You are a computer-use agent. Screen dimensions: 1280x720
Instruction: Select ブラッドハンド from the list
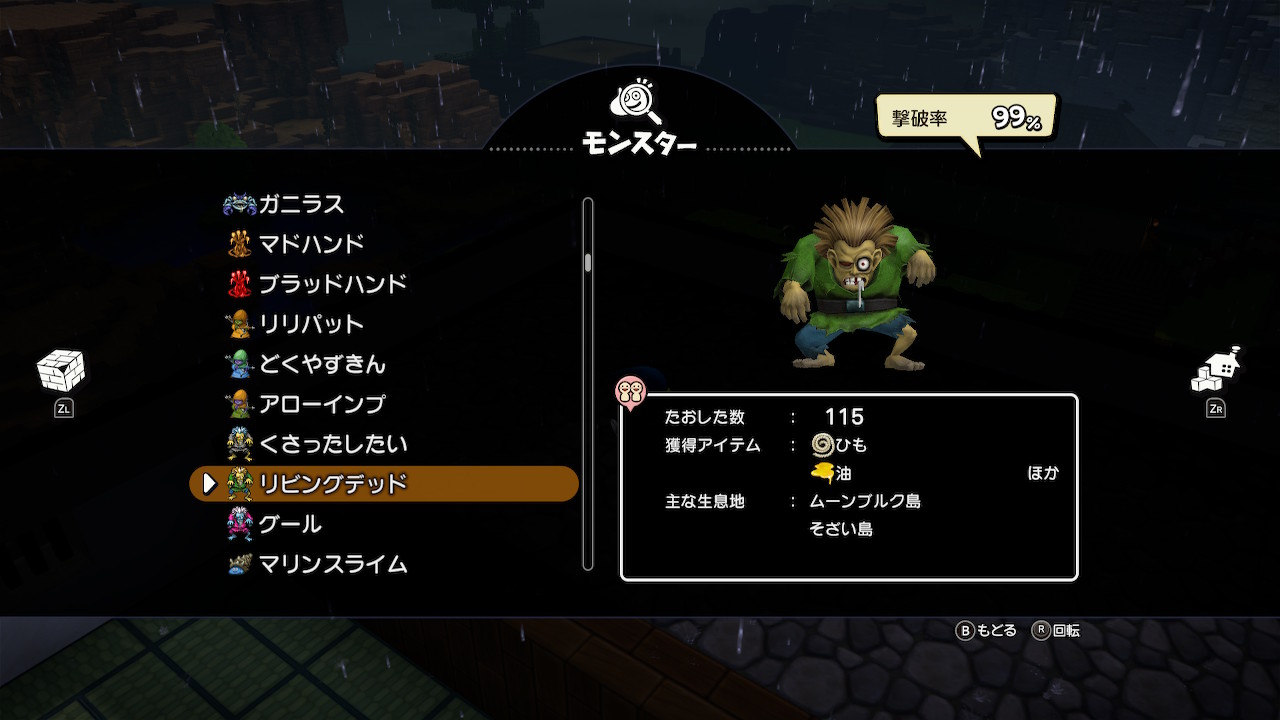click(x=332, y=284)
